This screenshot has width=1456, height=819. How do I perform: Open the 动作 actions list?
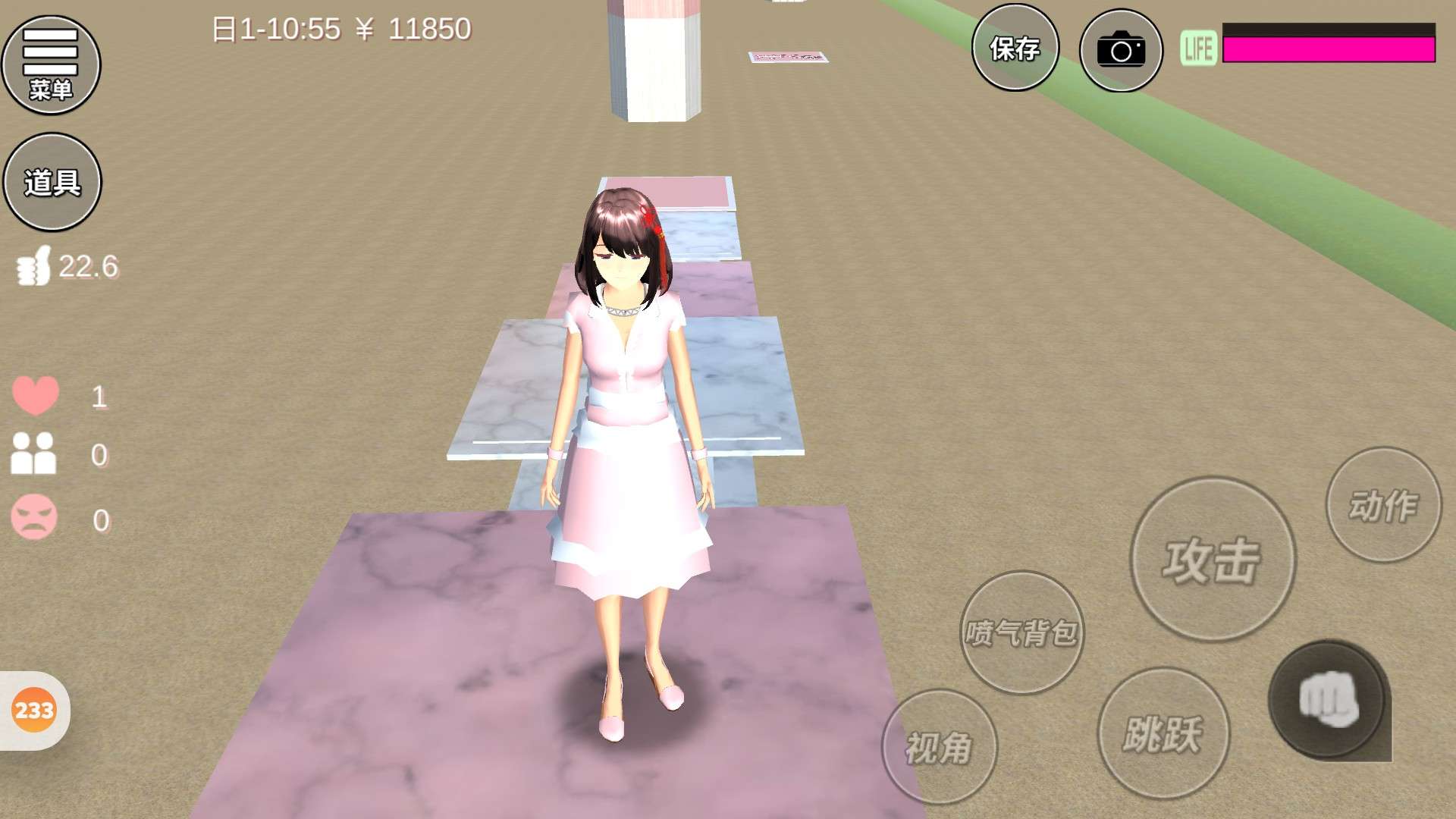pyautogui.click(x=1382, y=505)
